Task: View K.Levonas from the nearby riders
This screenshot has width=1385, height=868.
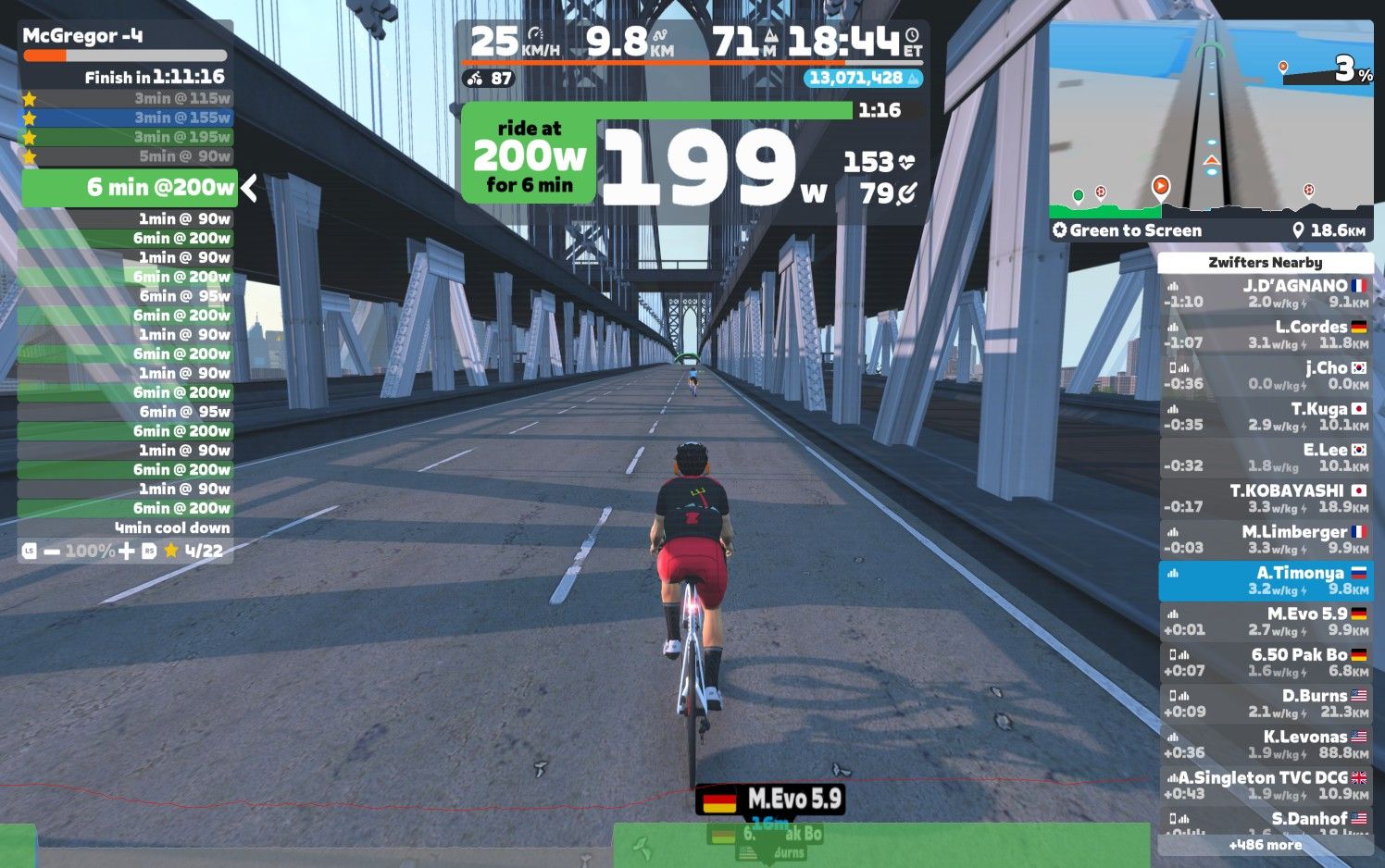Action: [x=1266, y=744]
